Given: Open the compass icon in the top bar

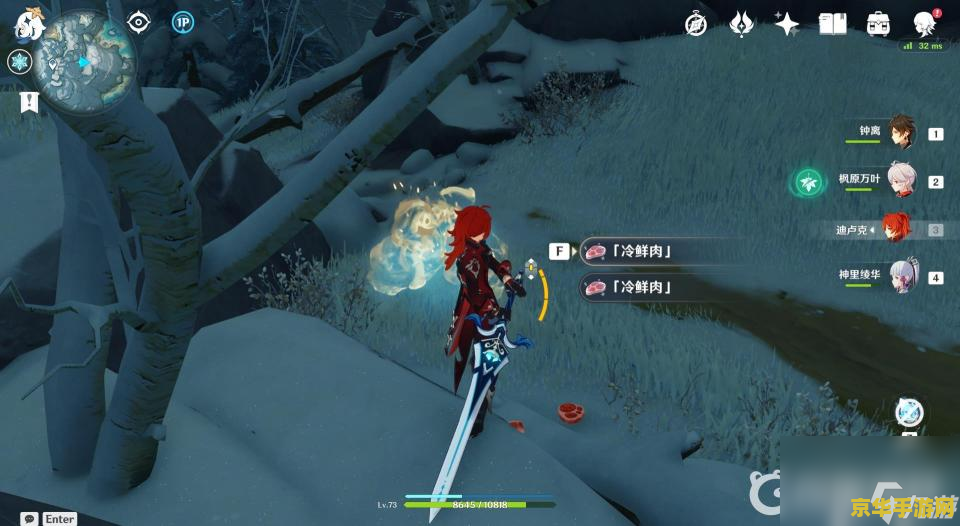Looking at the screenshot, I should click(696, 24).
